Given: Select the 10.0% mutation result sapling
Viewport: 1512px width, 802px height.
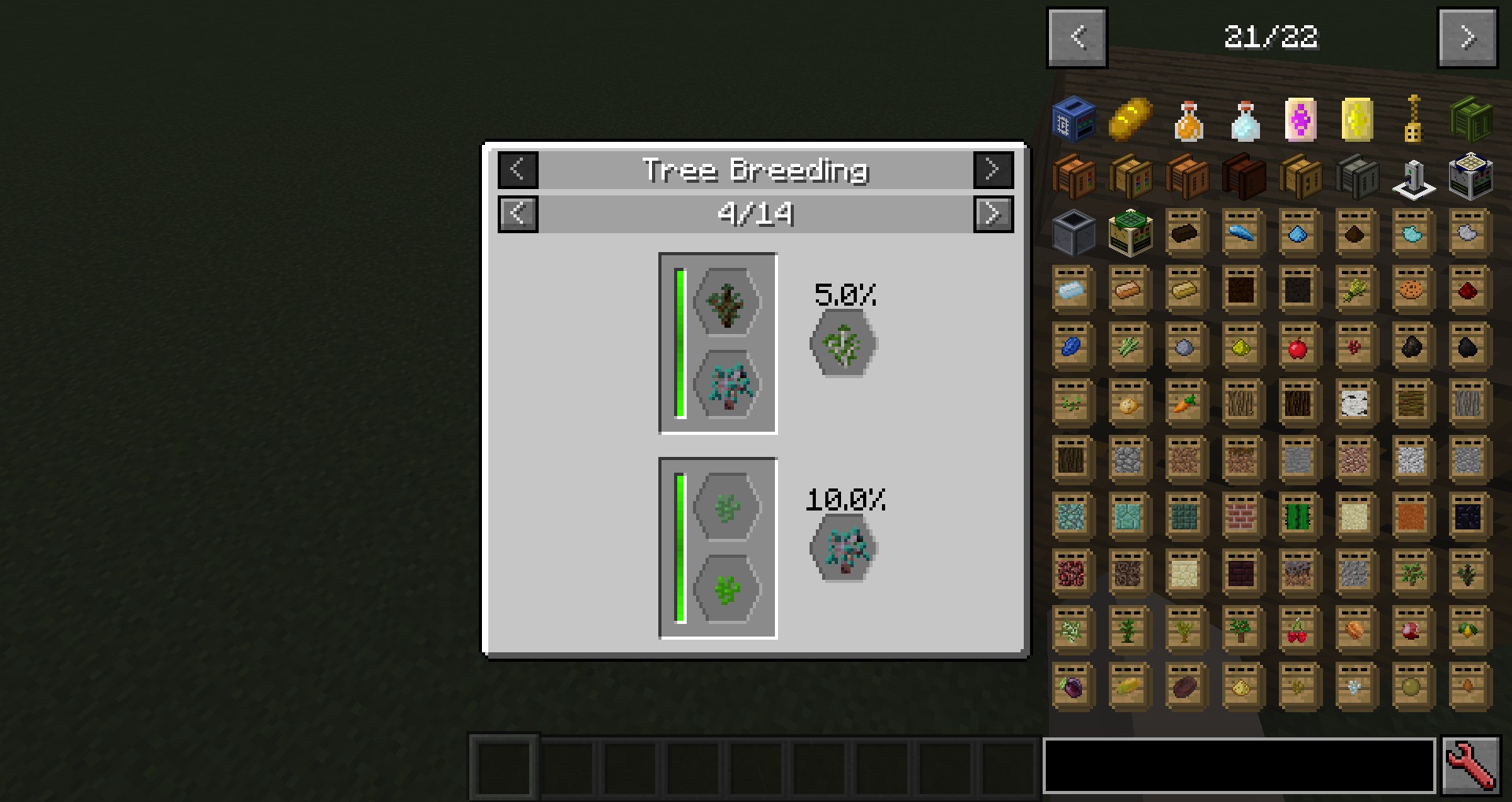Looking at the screenshot, I should point(843,549).
